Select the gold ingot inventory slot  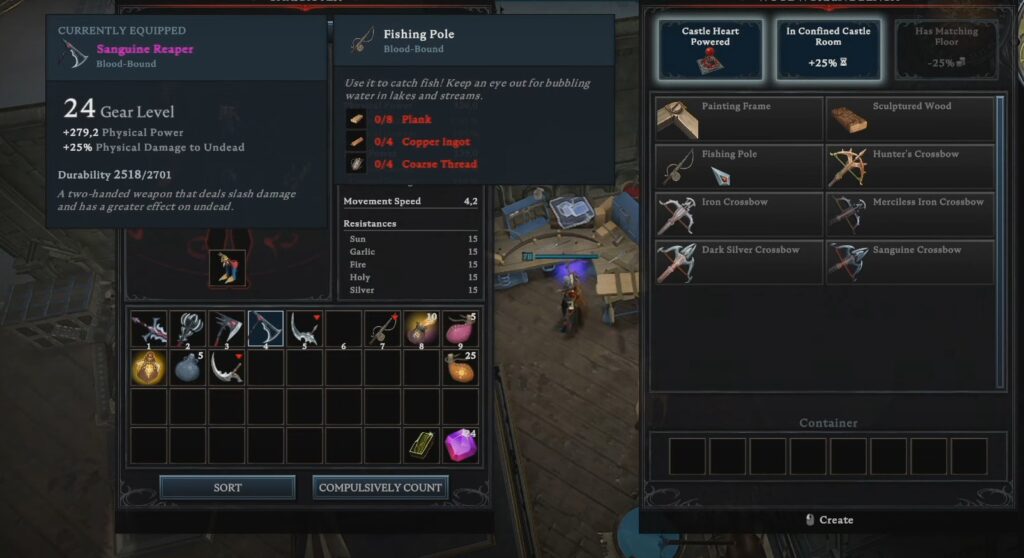(x=421, y=445)
